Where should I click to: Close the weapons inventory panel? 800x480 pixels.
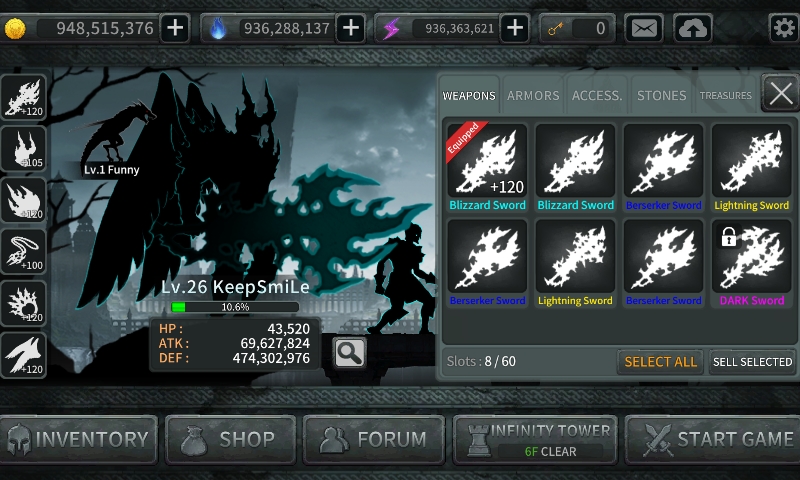[x=780, y=94]
